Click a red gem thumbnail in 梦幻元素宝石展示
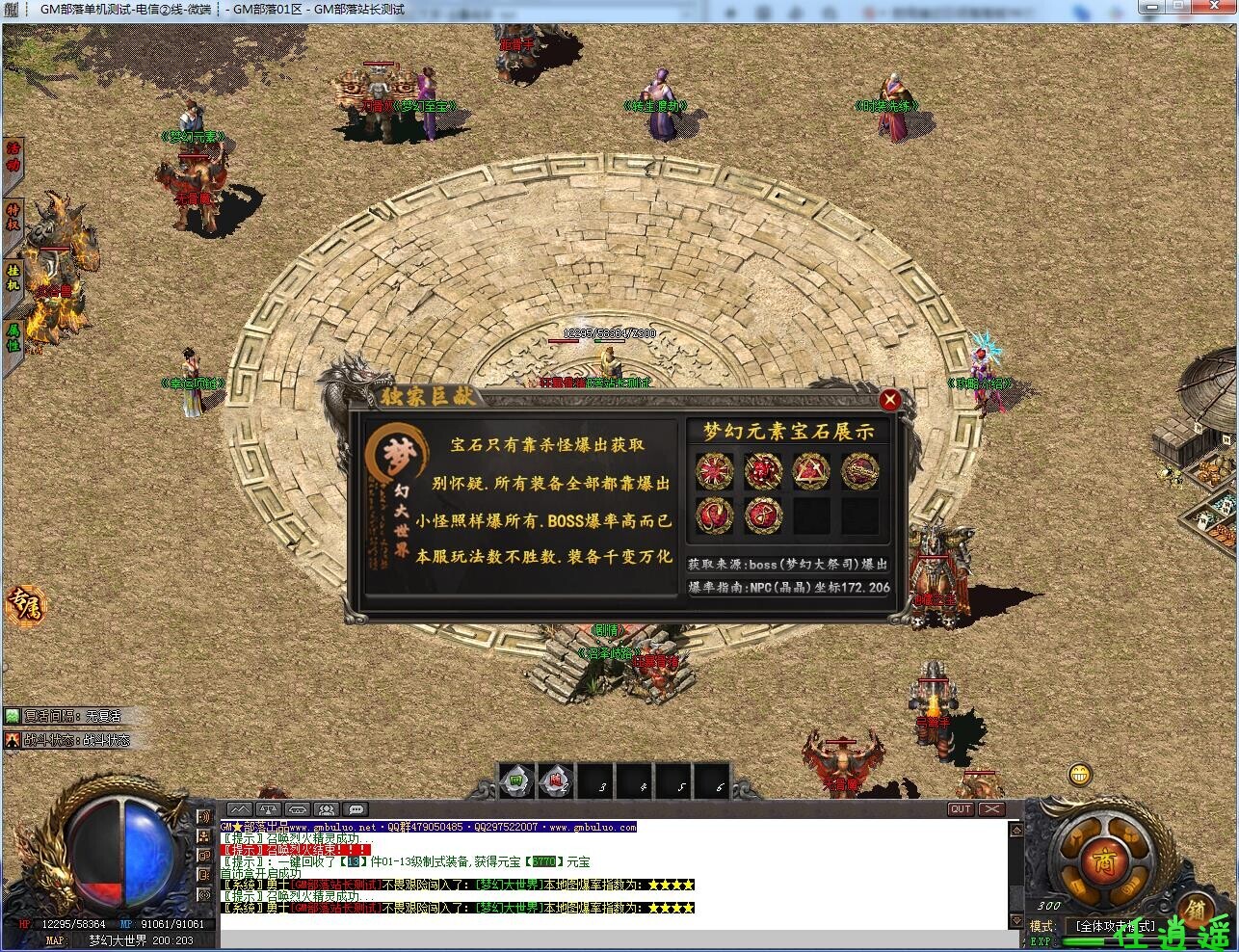The width and height of the screenshot is (1239, 952). (x=714, y=472)
